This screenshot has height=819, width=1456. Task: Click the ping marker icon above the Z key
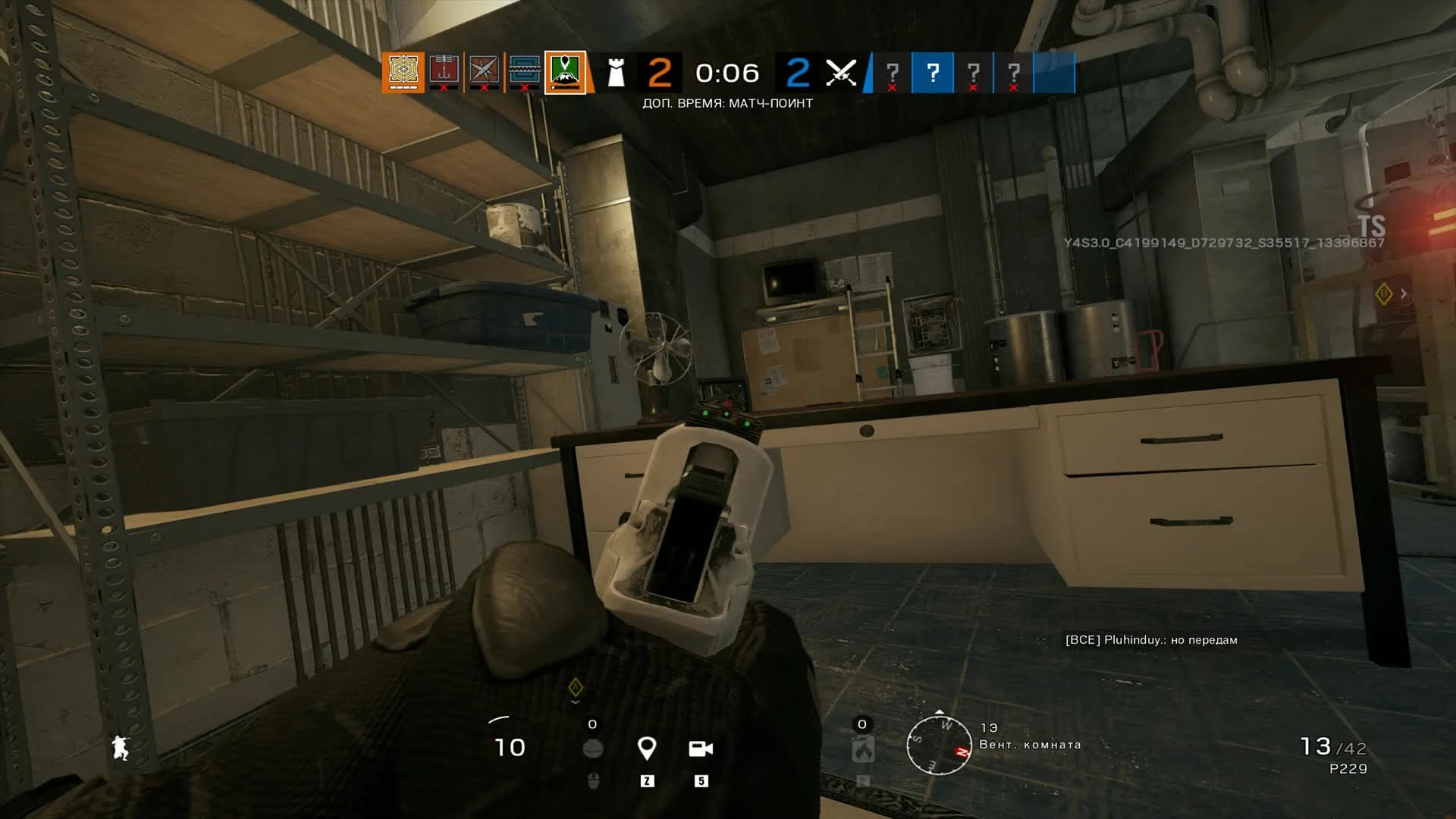click(x=647, y=749)
